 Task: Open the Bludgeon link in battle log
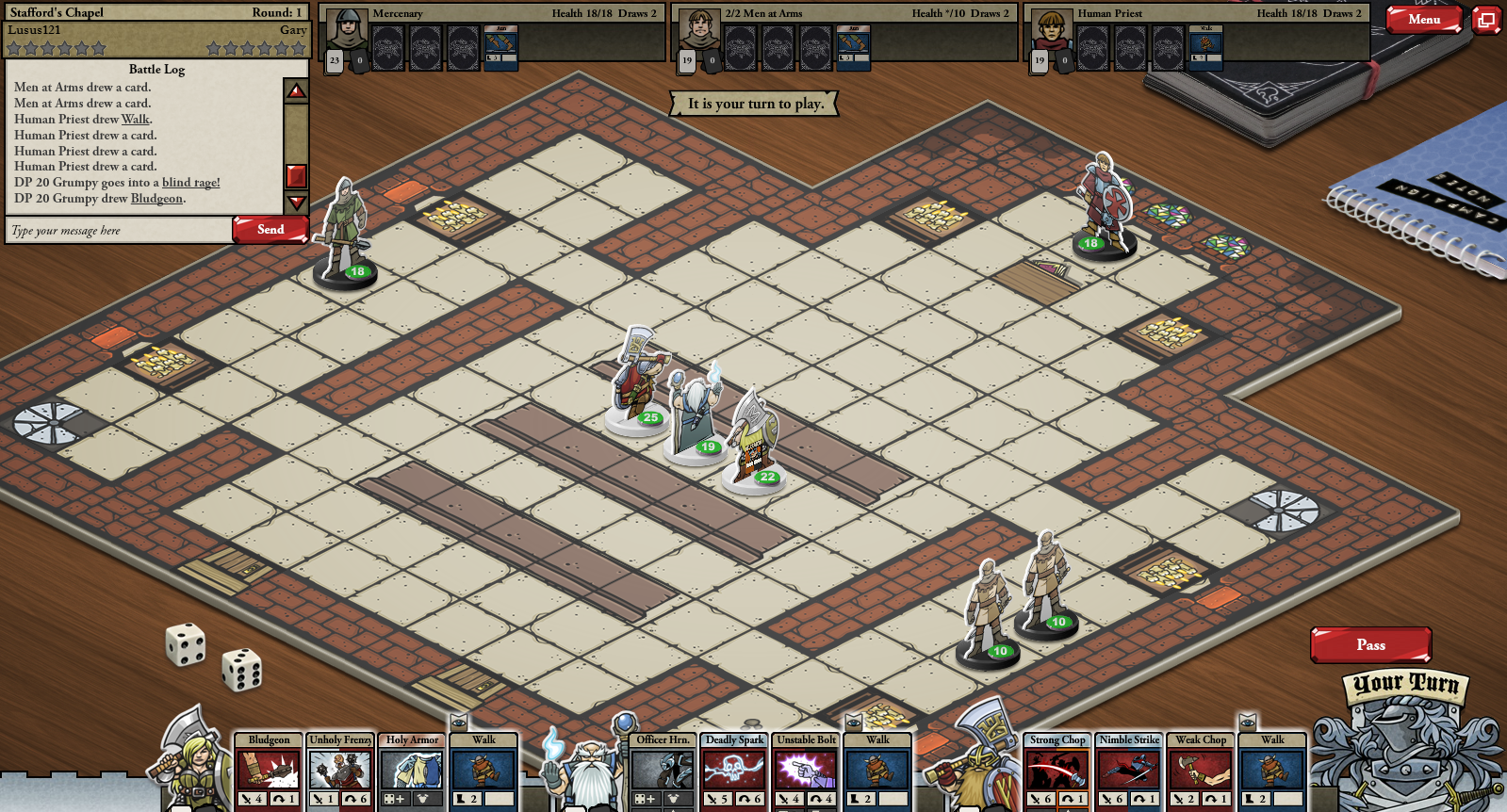click(x=156, y=199)
